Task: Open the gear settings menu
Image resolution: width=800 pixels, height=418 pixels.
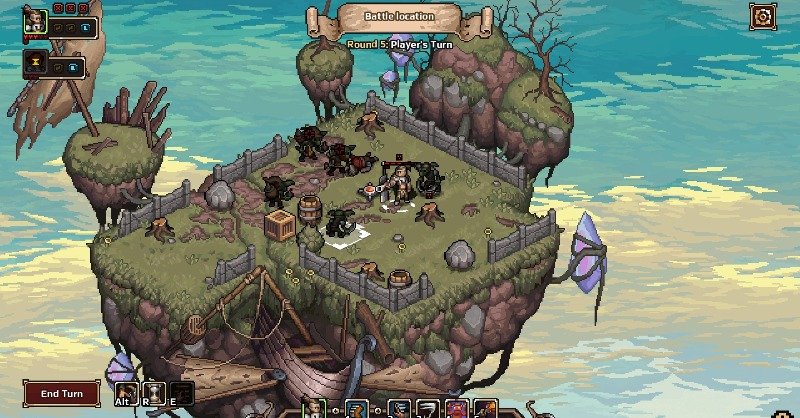Action: click(x=763, y=17)
